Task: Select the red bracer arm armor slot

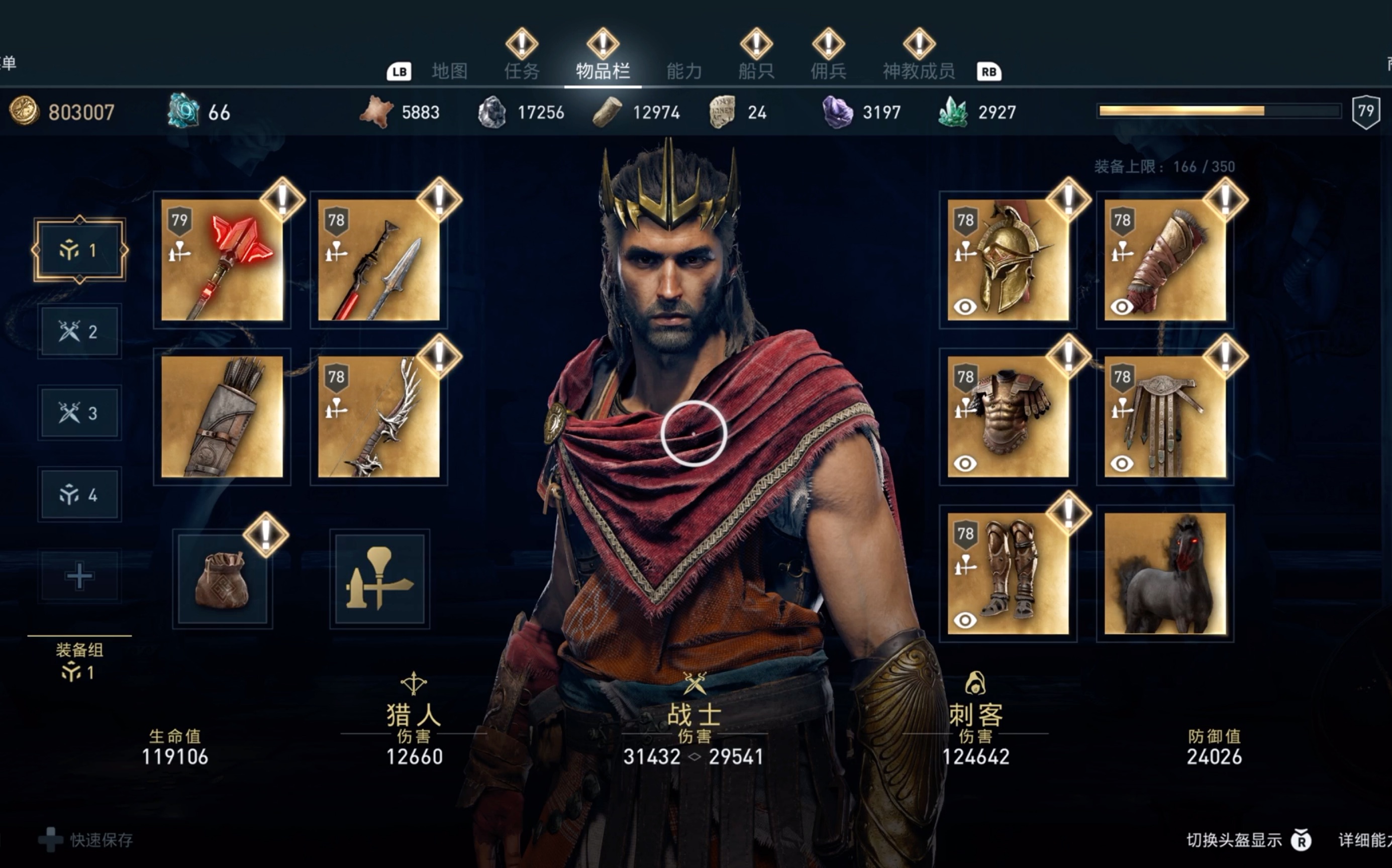Action: (1164, 260)
